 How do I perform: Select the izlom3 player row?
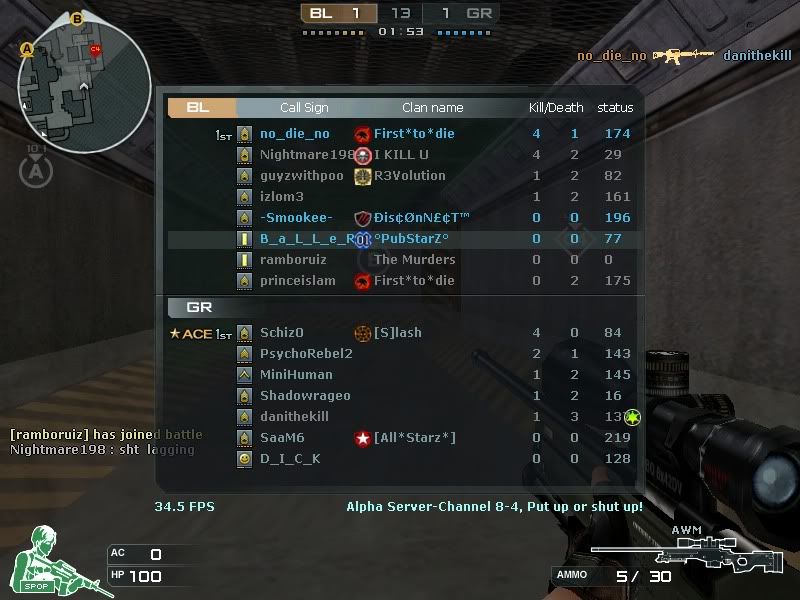400,197
